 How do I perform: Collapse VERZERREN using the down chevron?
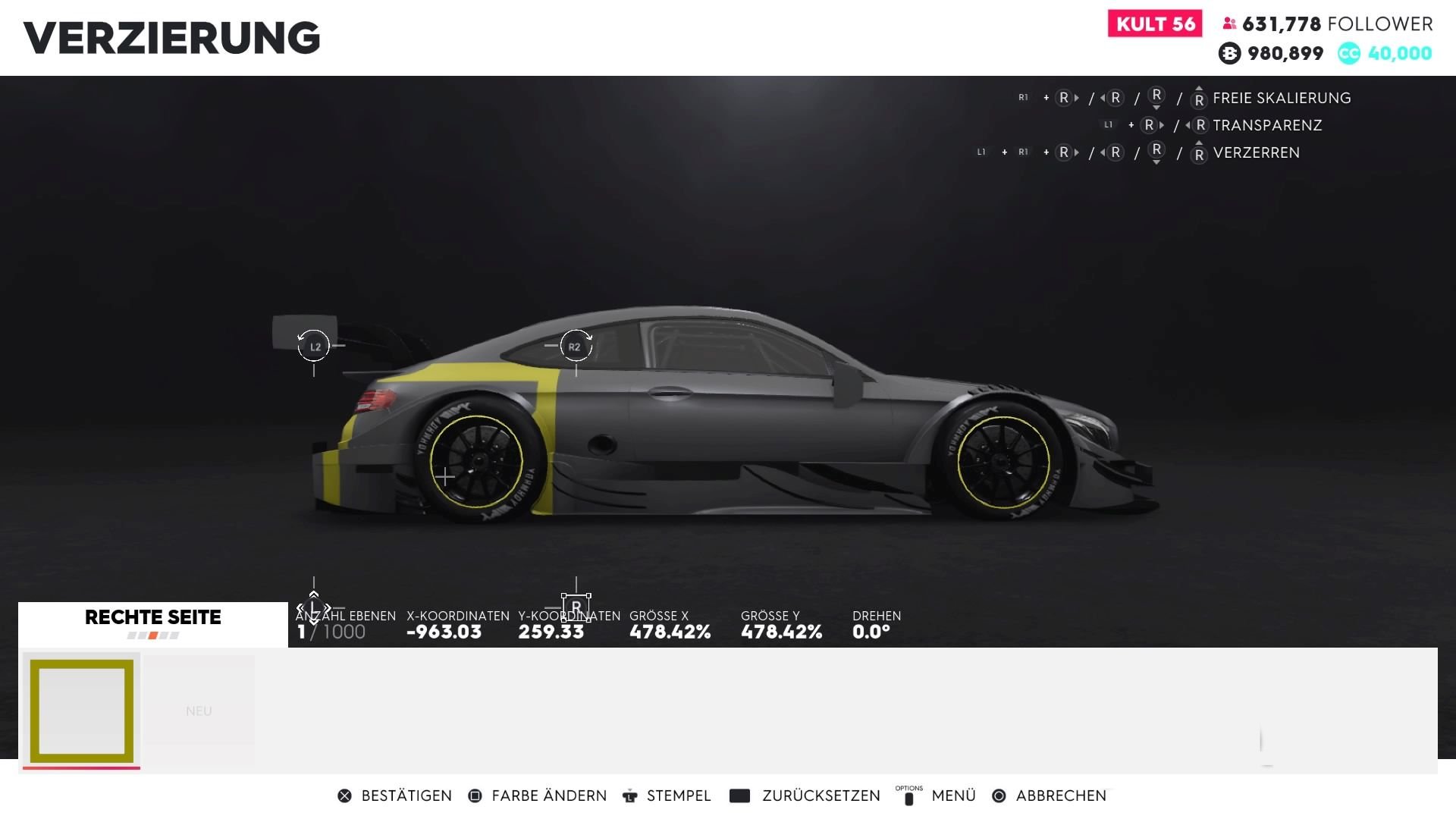click(1156, 162)
